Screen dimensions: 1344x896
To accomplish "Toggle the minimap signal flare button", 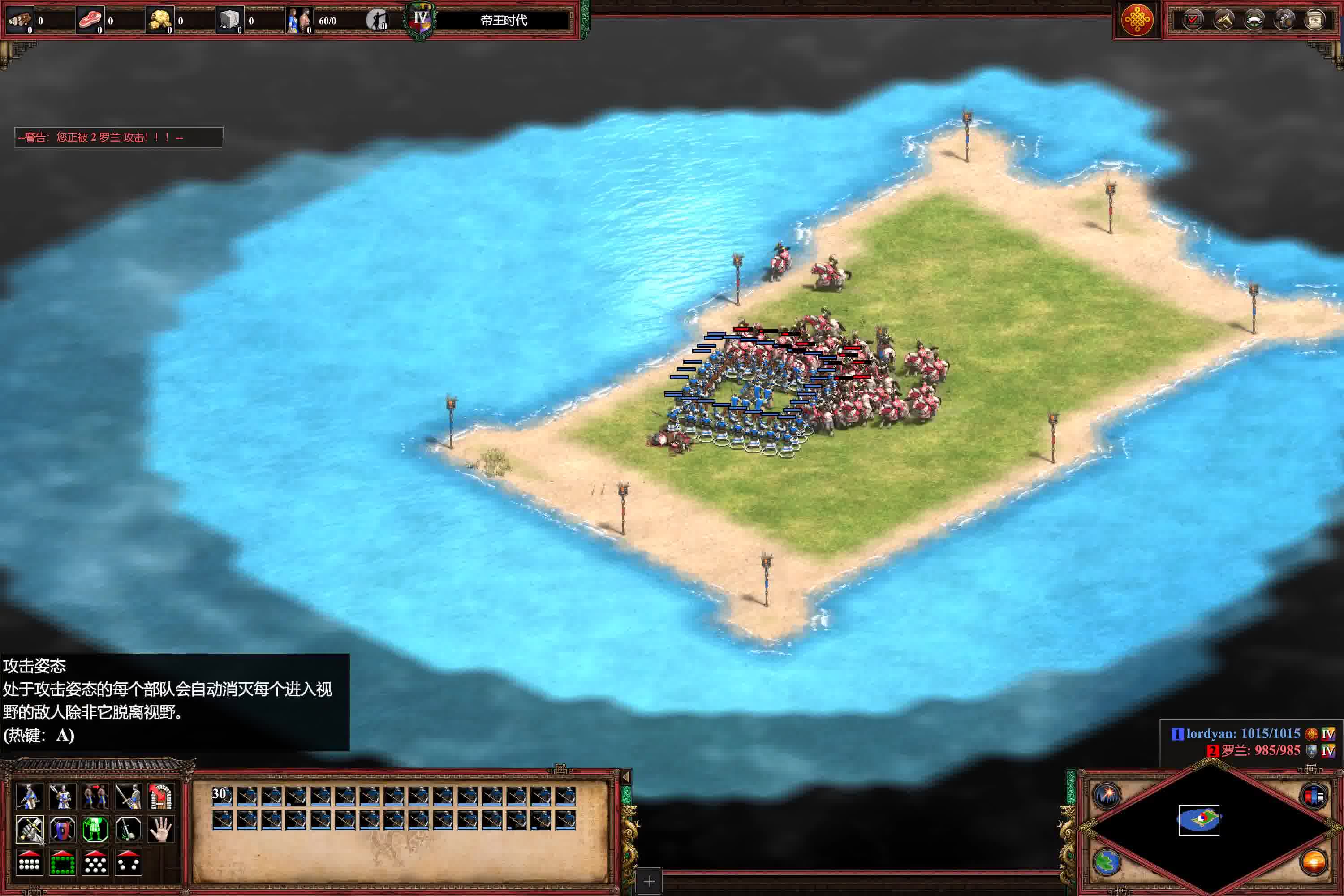I will [1107, 795].
